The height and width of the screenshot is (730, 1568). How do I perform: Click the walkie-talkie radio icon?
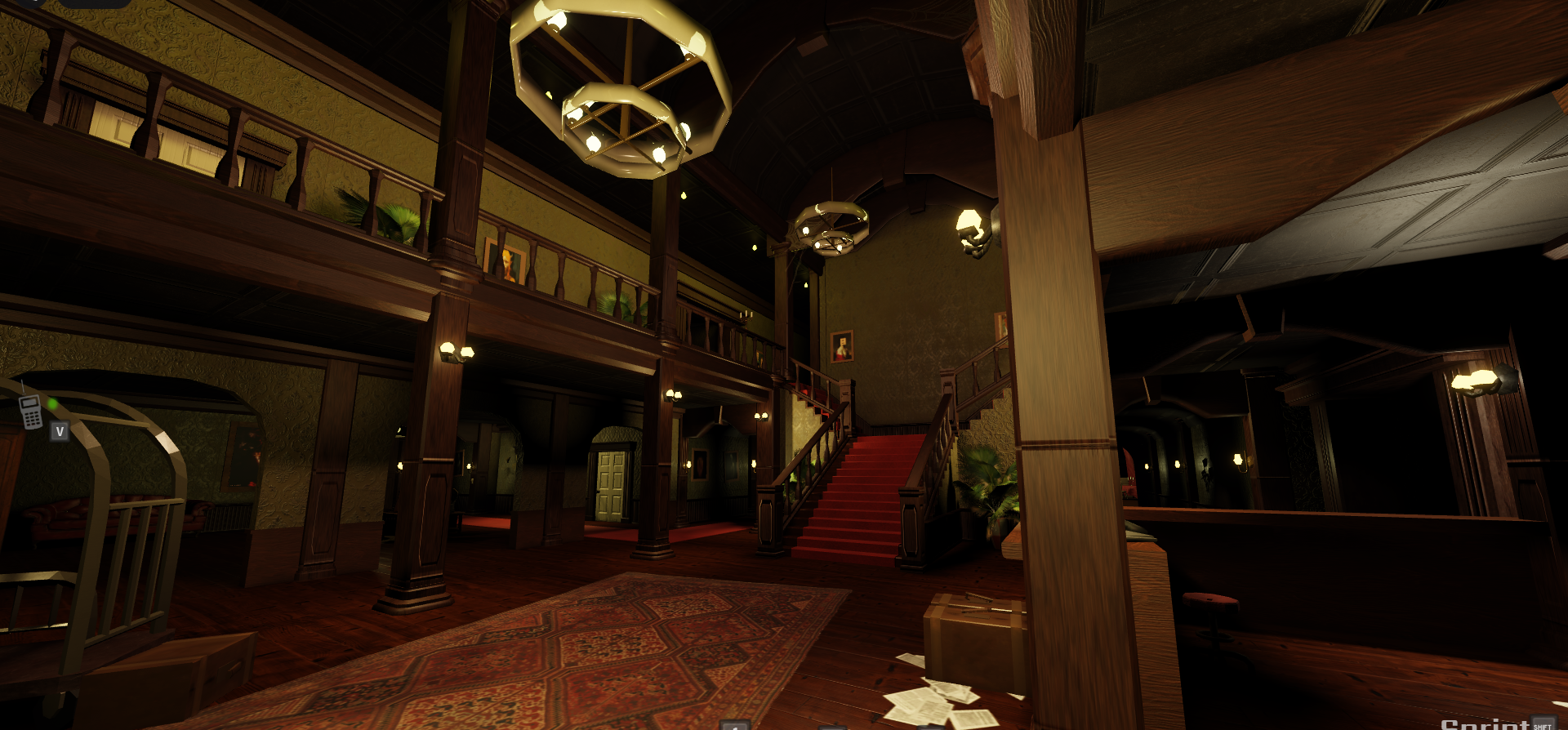point(31,412)
